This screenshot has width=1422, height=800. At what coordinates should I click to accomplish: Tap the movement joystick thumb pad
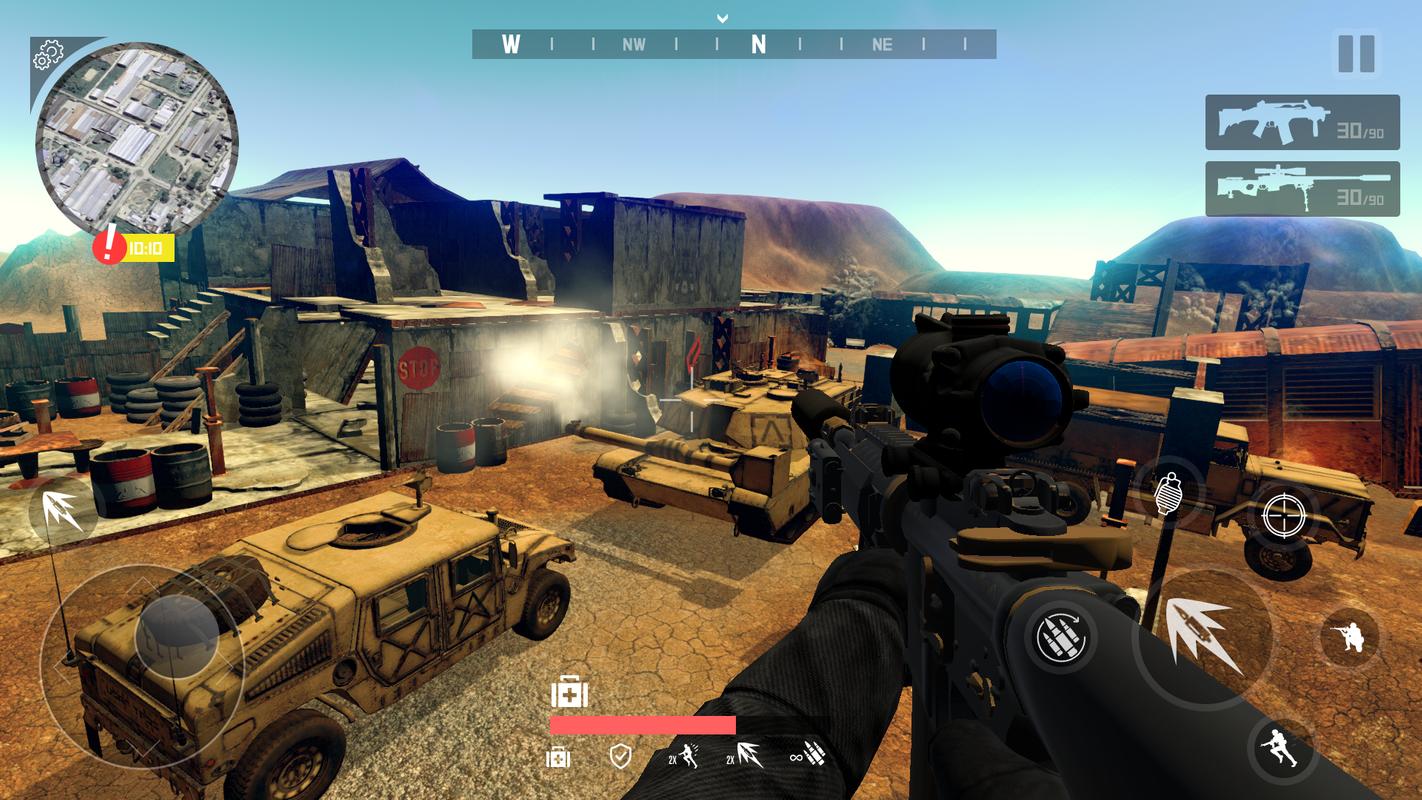pos(177,634)
